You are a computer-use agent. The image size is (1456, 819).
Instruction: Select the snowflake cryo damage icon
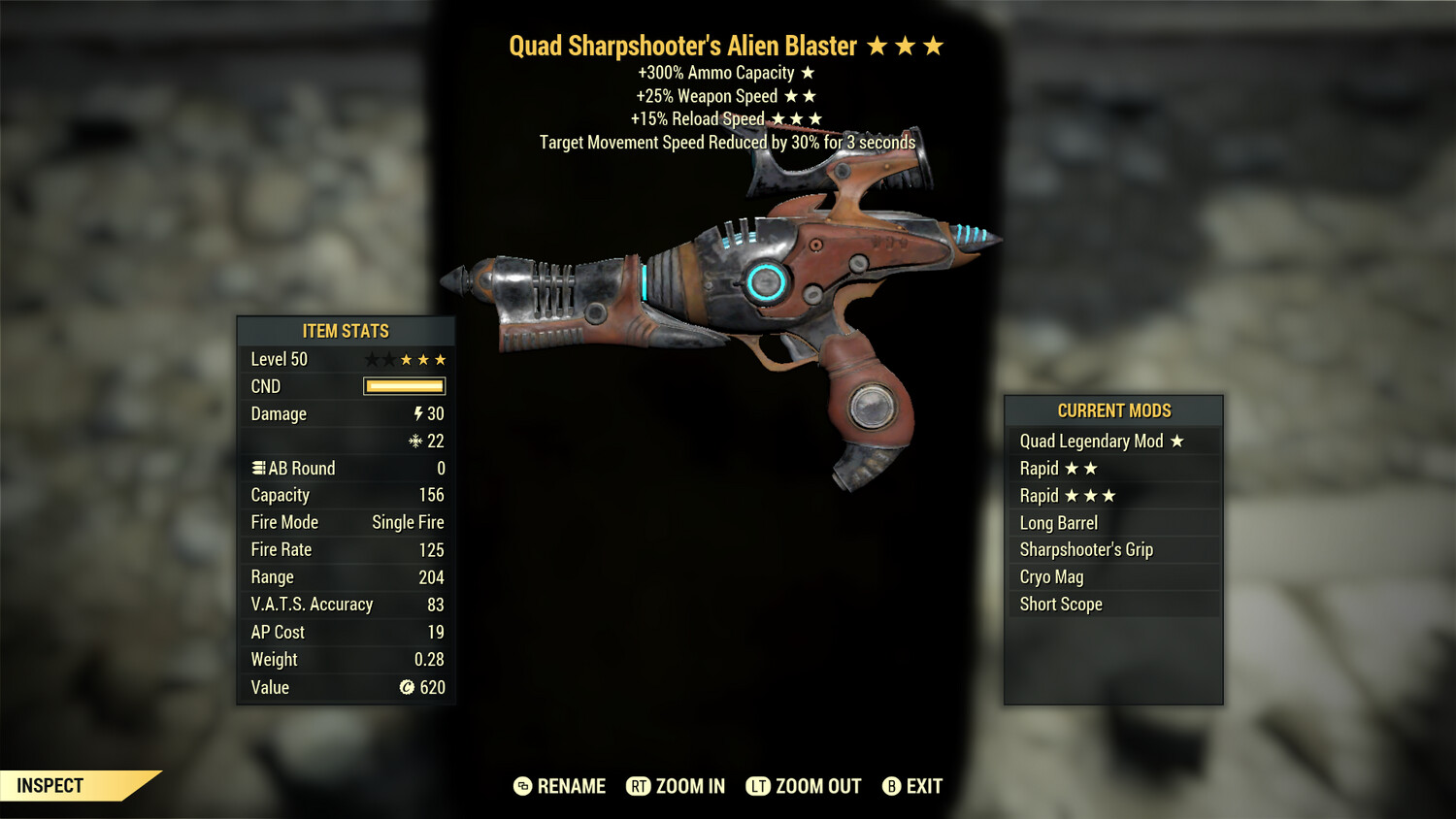(417, 441)
